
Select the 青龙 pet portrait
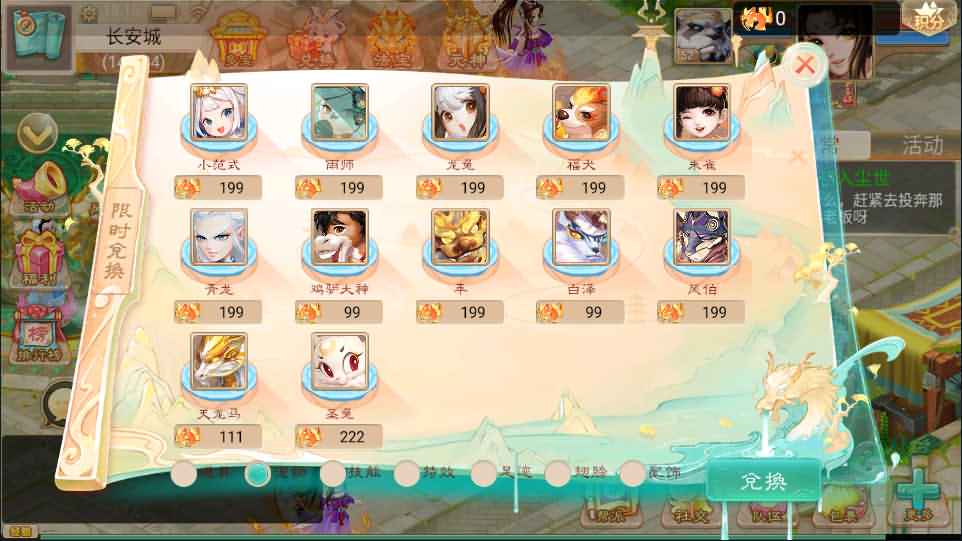[219, 237]
